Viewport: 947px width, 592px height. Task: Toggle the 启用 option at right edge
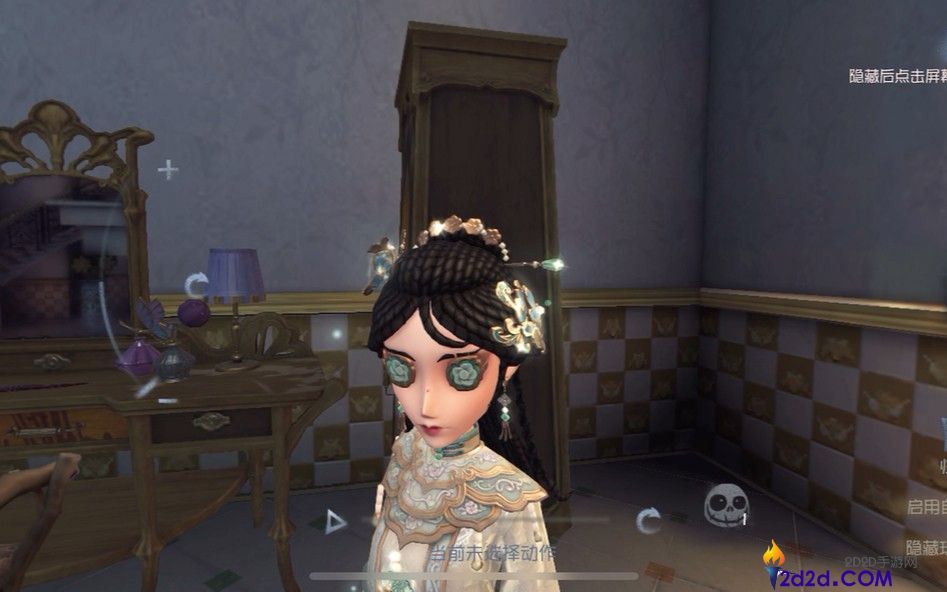click(926, 507)
